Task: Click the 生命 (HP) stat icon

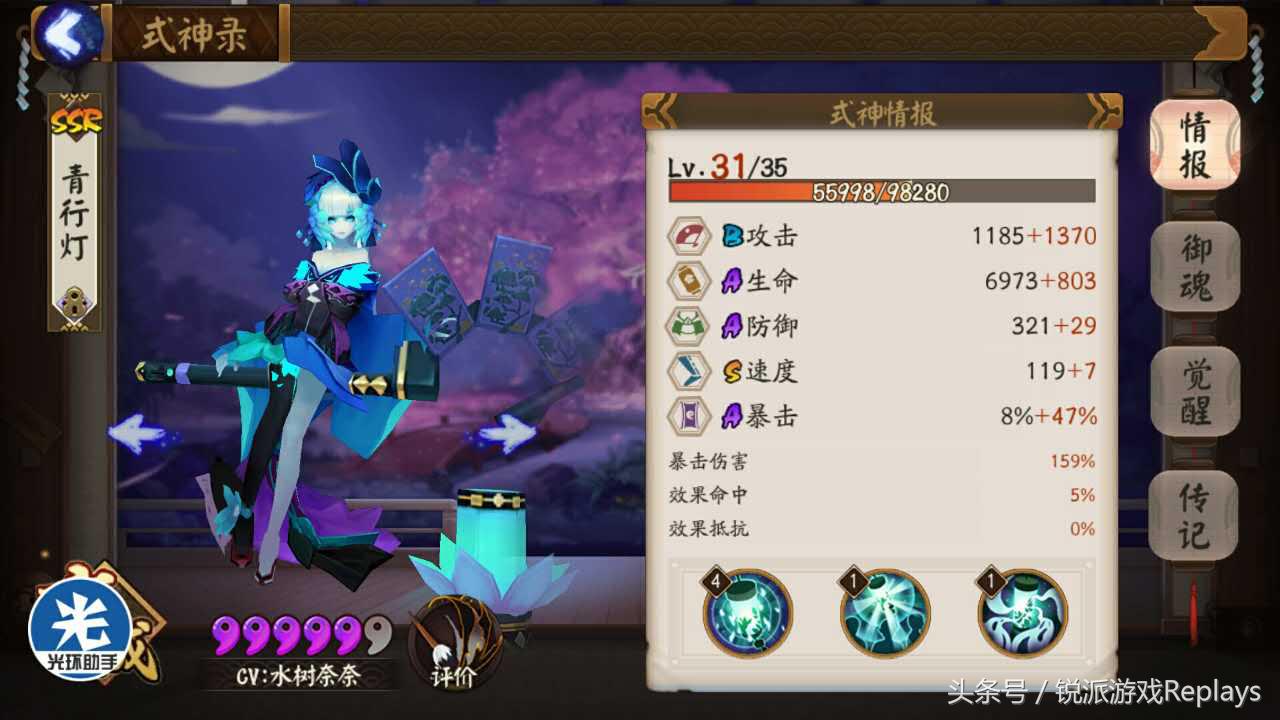Action: pyautogui.click(x=689, y=281)
